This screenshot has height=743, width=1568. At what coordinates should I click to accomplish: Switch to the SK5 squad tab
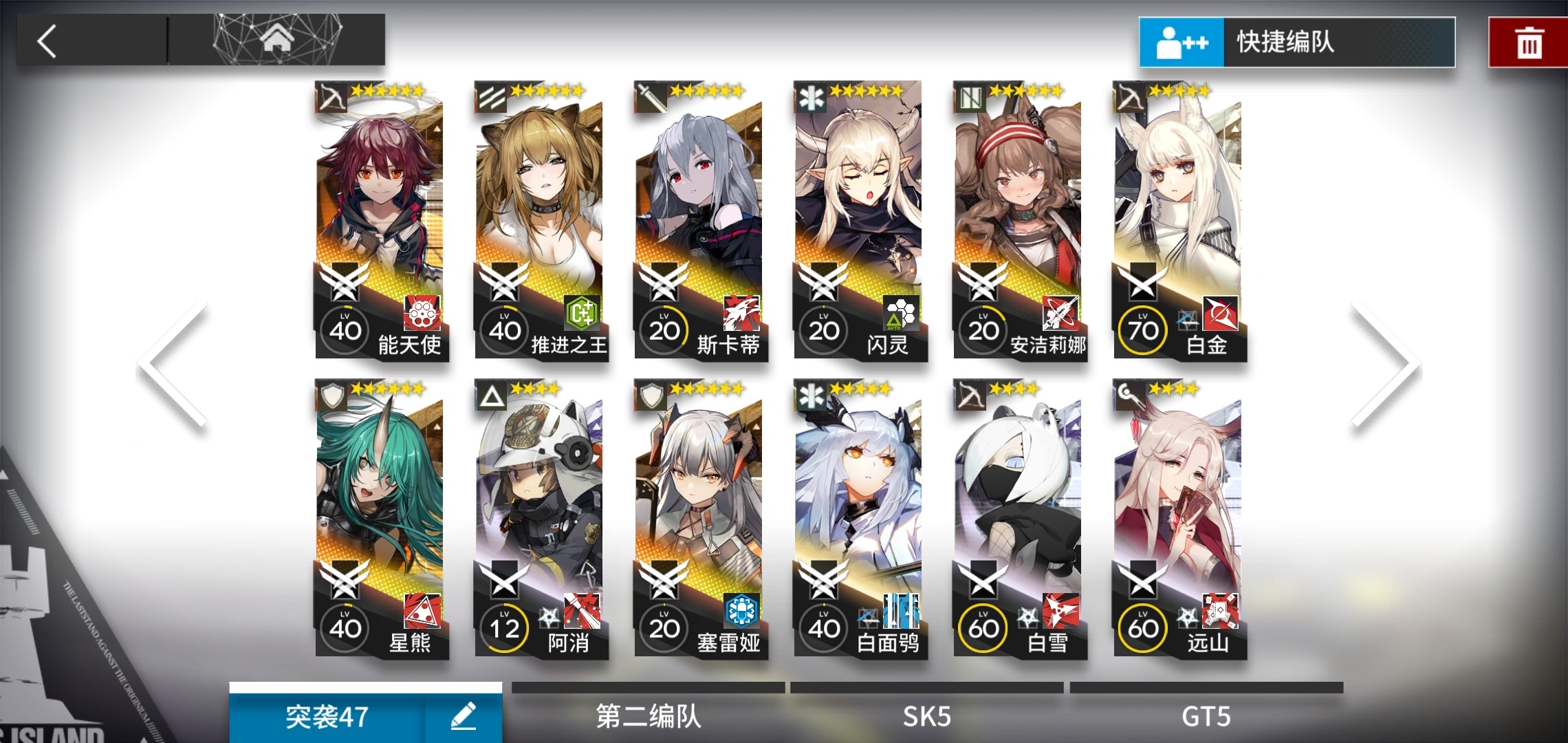coord(926,716)
